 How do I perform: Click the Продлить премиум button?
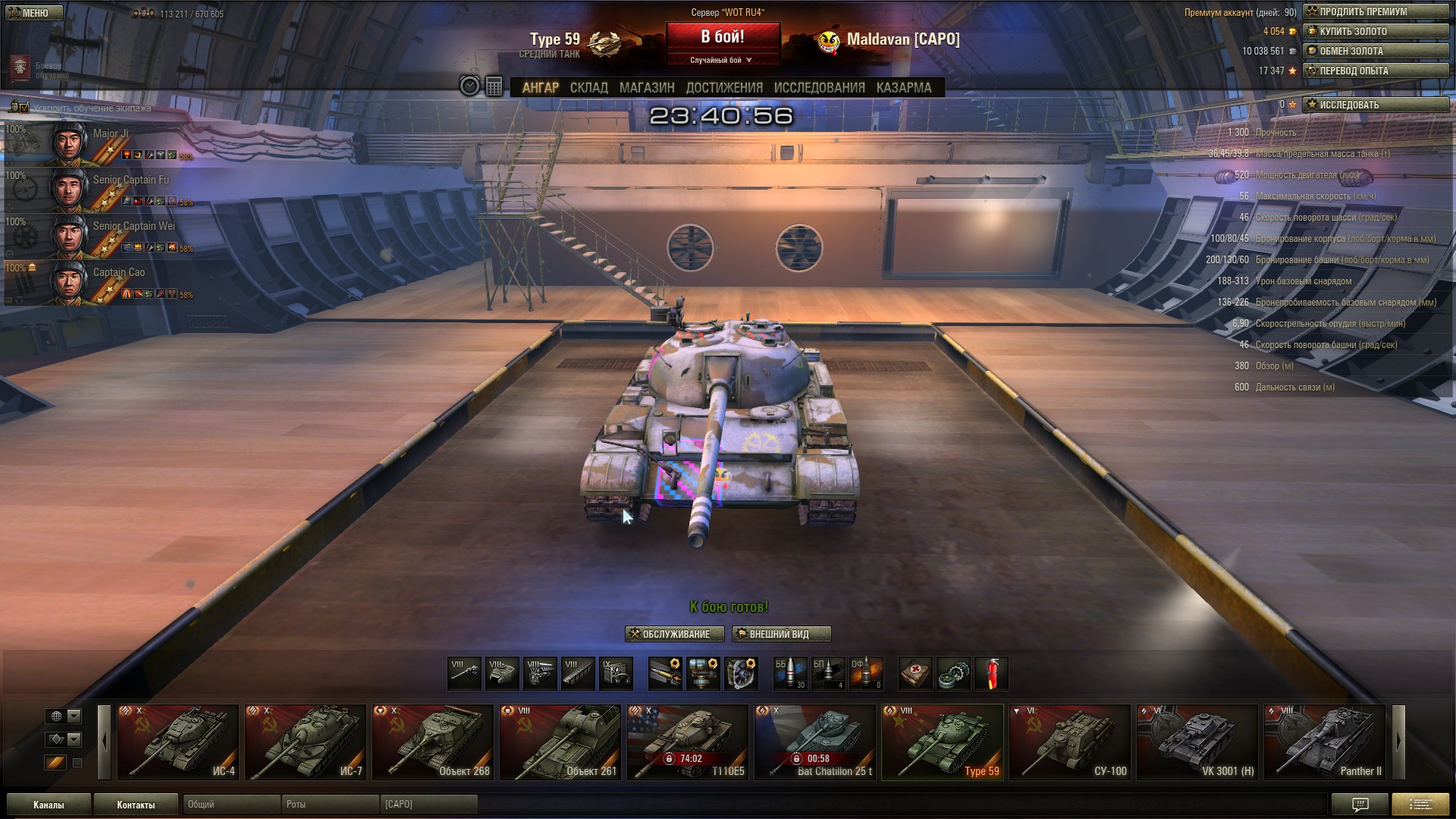pos(1375,11)
